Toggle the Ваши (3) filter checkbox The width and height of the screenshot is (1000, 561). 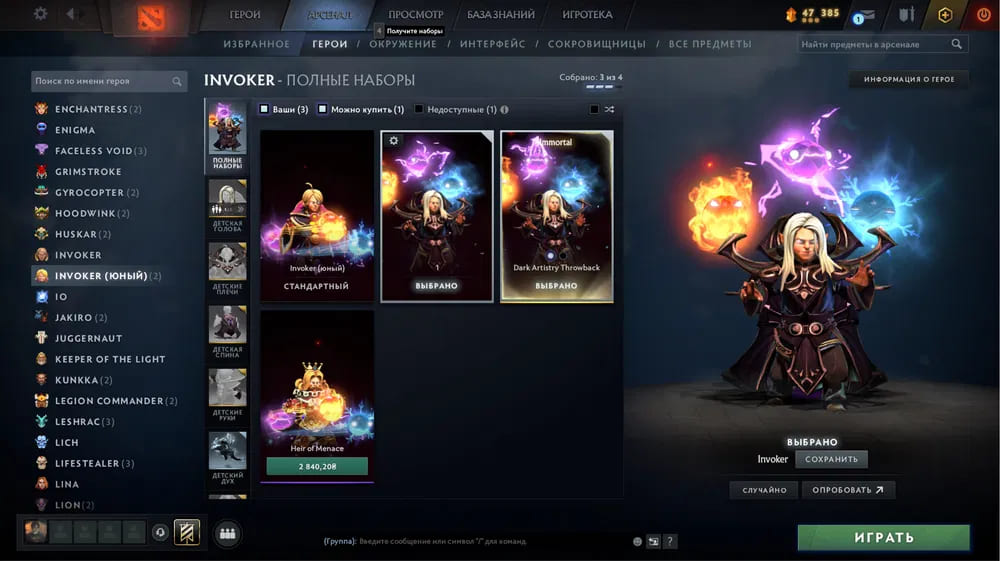pos(264,109)
